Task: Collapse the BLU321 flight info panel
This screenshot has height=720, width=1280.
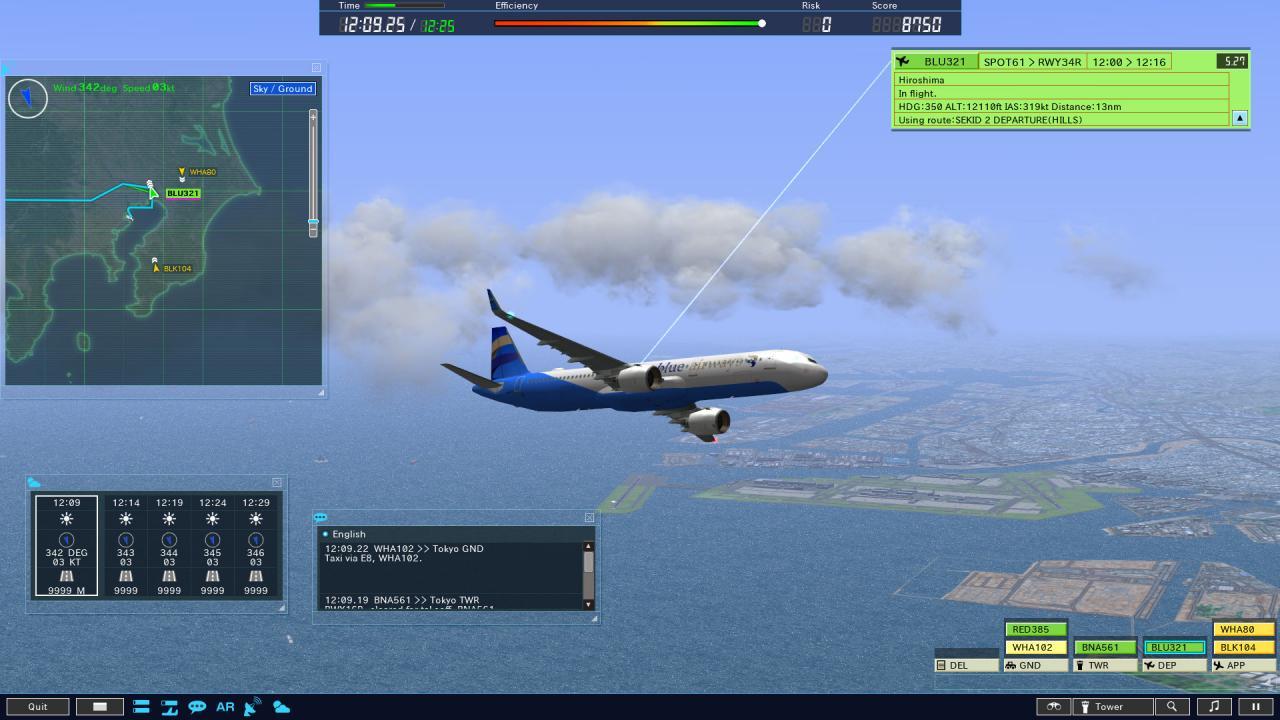Action: 1238,118
